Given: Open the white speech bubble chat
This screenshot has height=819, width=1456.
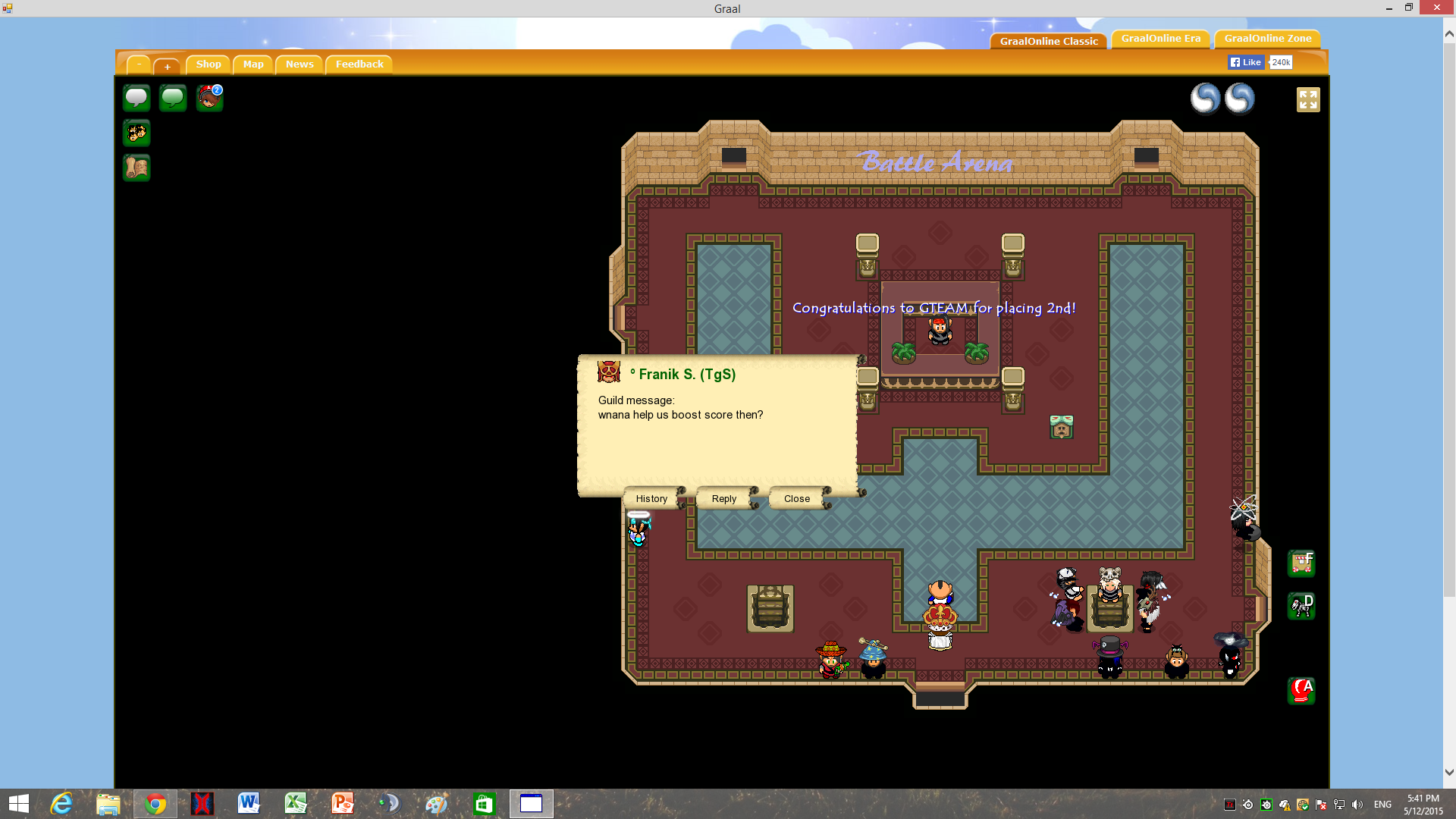Looking at the screenshot, I should (136, 98).
